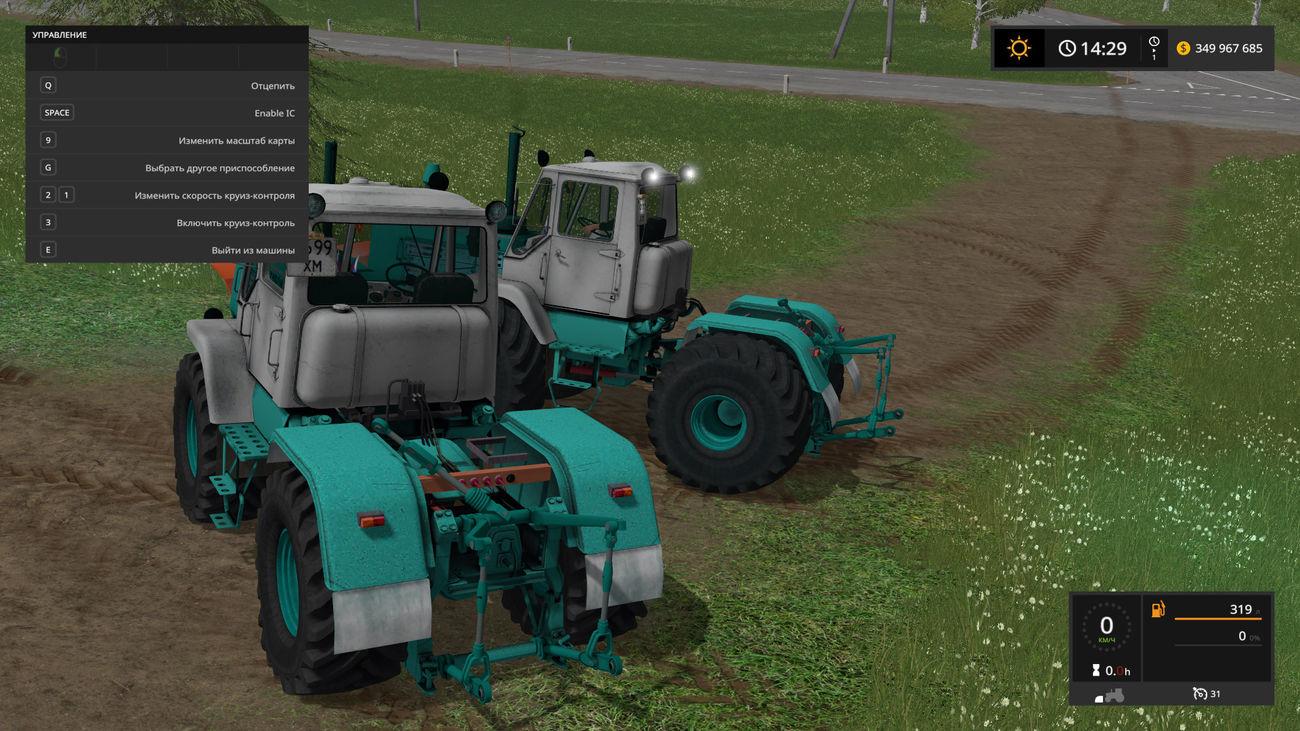Image resolution: width=1300 pixels, height=731 pixels.
Task: Click the УПРАВЛЕНИЕ panel header
Action: tap(60, 33)
